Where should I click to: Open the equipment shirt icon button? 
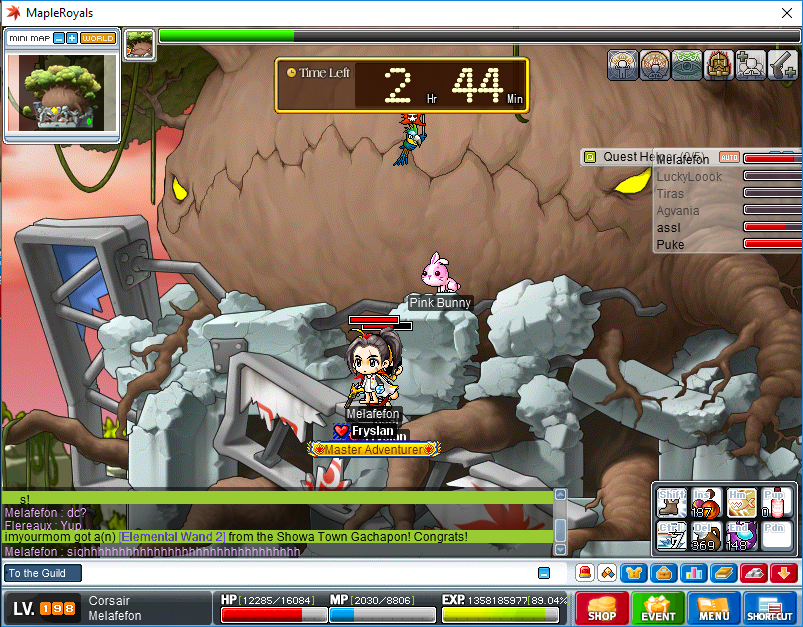click(635, 573)
